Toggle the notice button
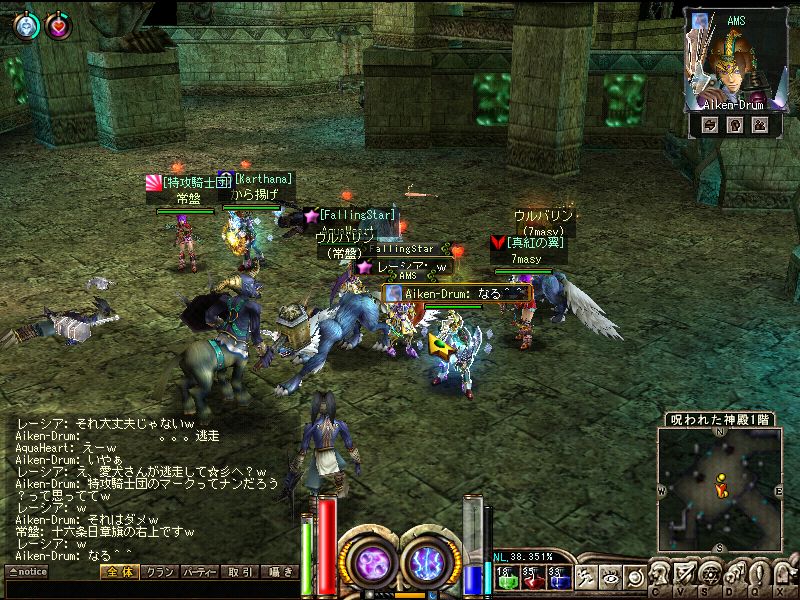The width and height of the screenshot is (800, 600). pyautogui.click(x=27, y=572)
